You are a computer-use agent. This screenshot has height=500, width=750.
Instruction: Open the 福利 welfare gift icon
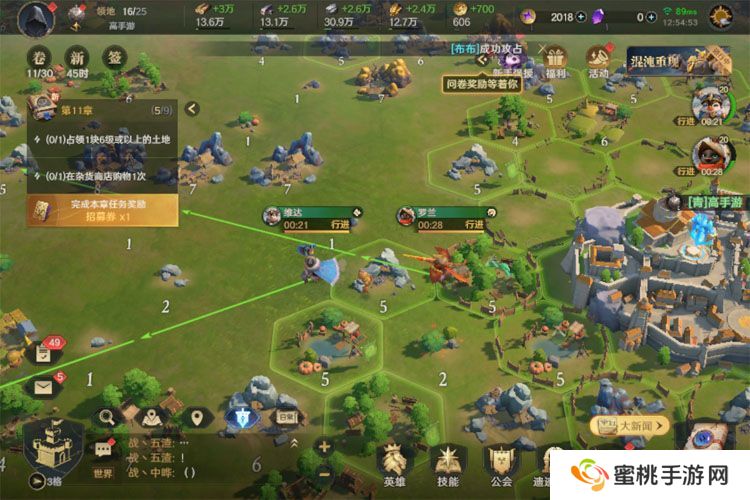click(553, 61)
